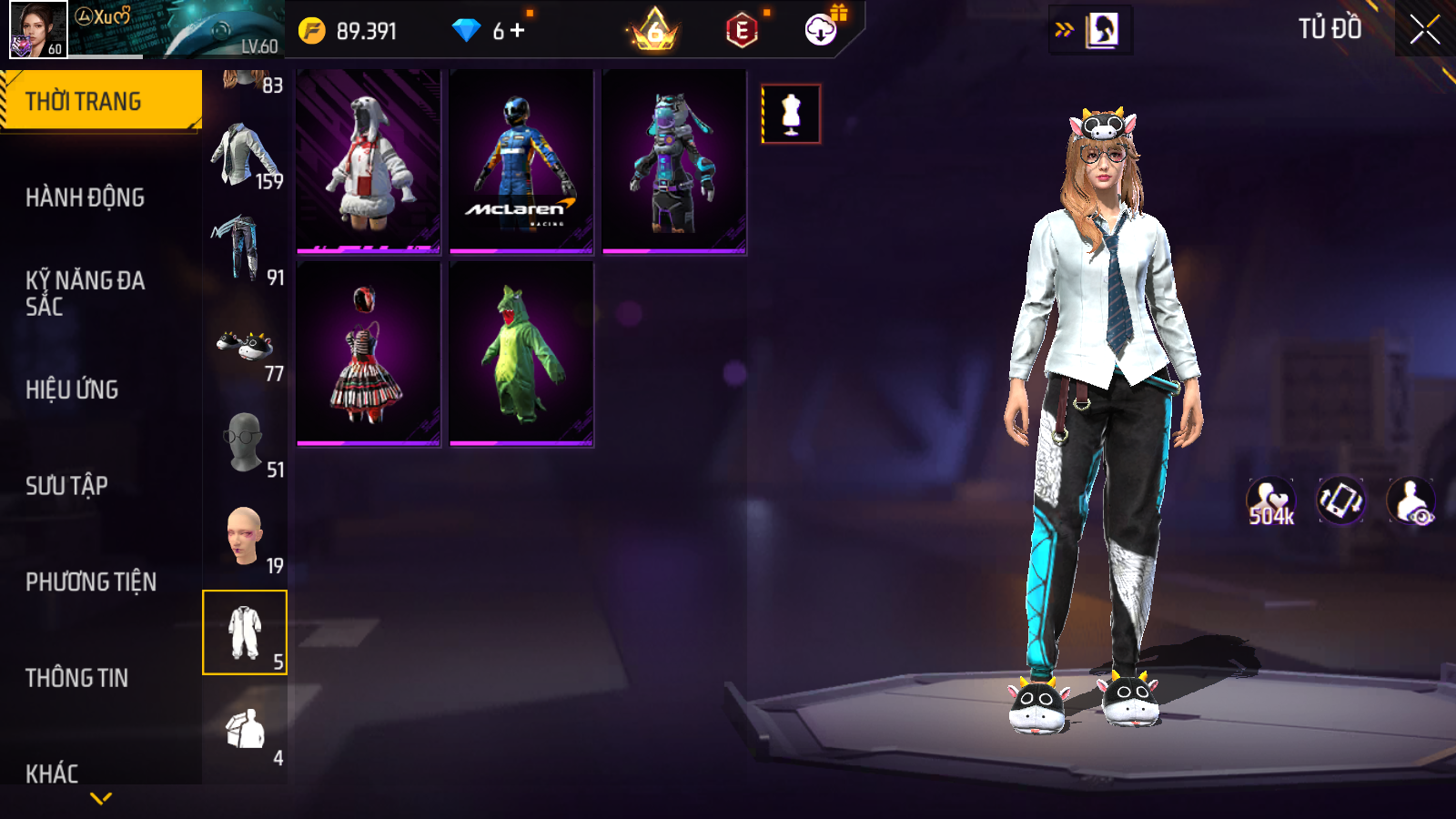Select the green dinosaur costume
This screenshot has height=819, width=1456.
(521, 354)
